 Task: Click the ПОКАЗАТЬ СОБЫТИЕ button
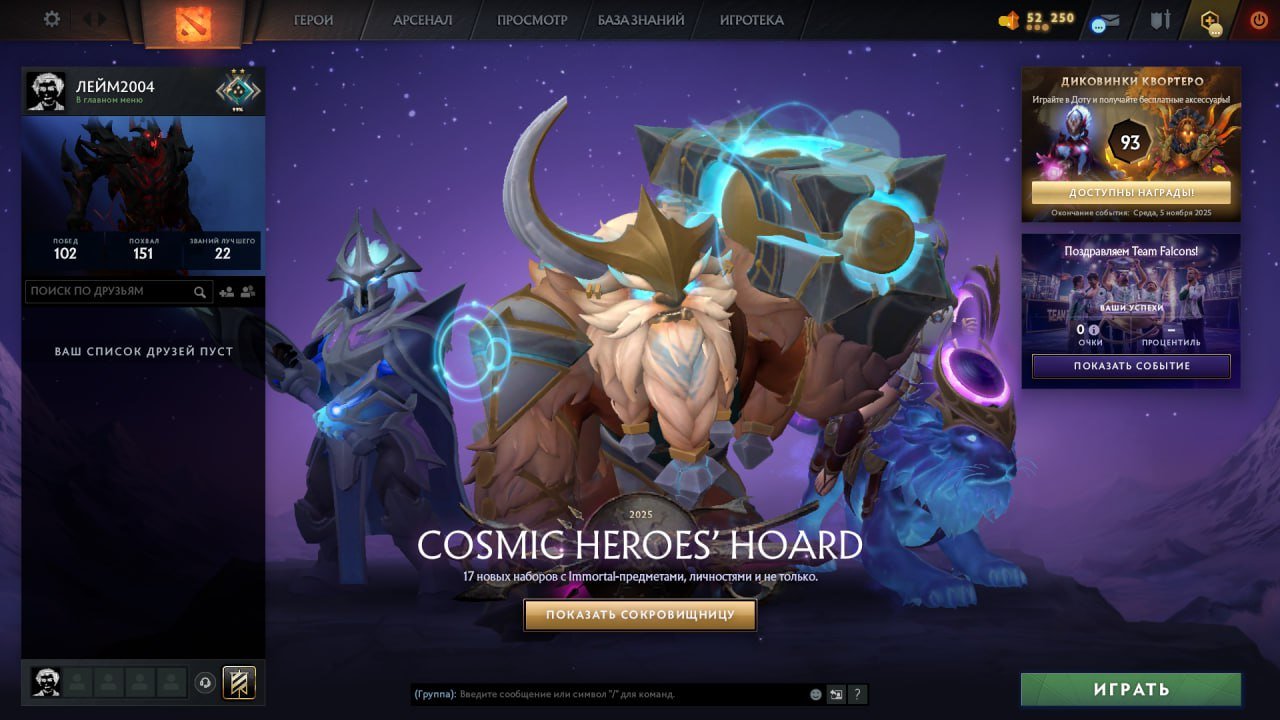(1130, 366)
